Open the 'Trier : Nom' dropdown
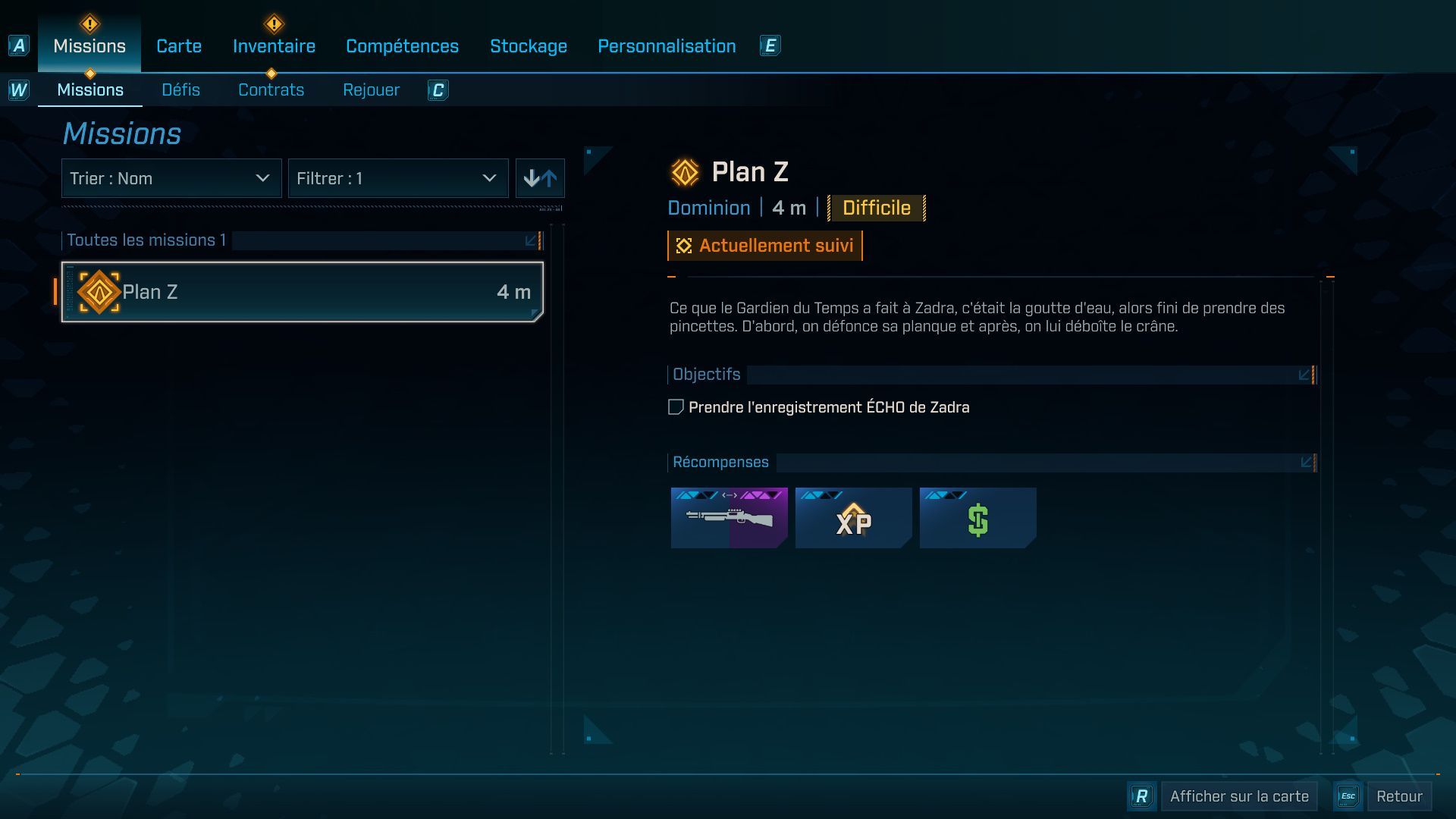Viewport: 1456px width, 819px height. (x=171, y=178)
